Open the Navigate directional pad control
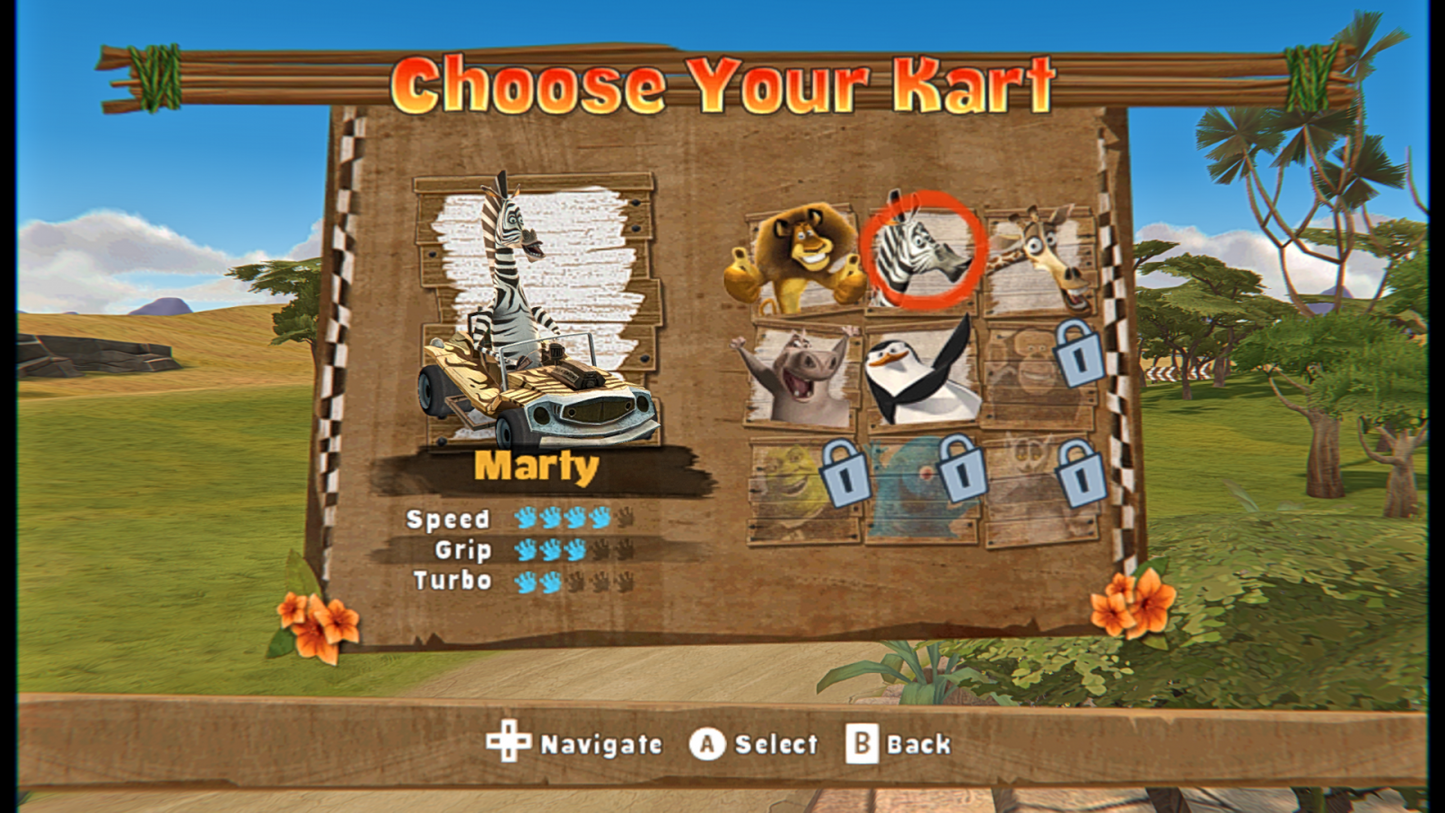1445x813 pixels. 508,743
